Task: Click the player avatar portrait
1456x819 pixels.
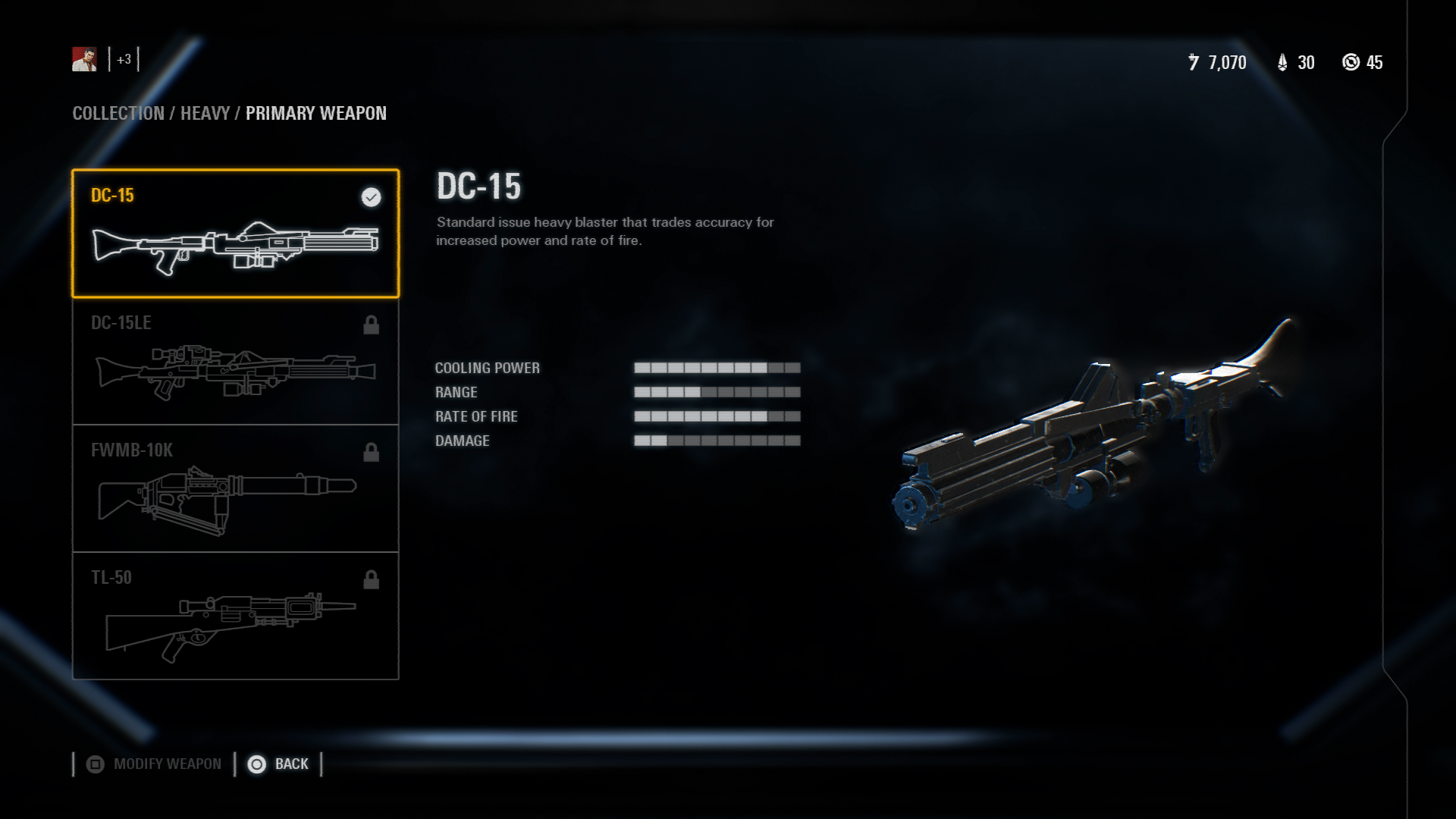Action: 83,59
